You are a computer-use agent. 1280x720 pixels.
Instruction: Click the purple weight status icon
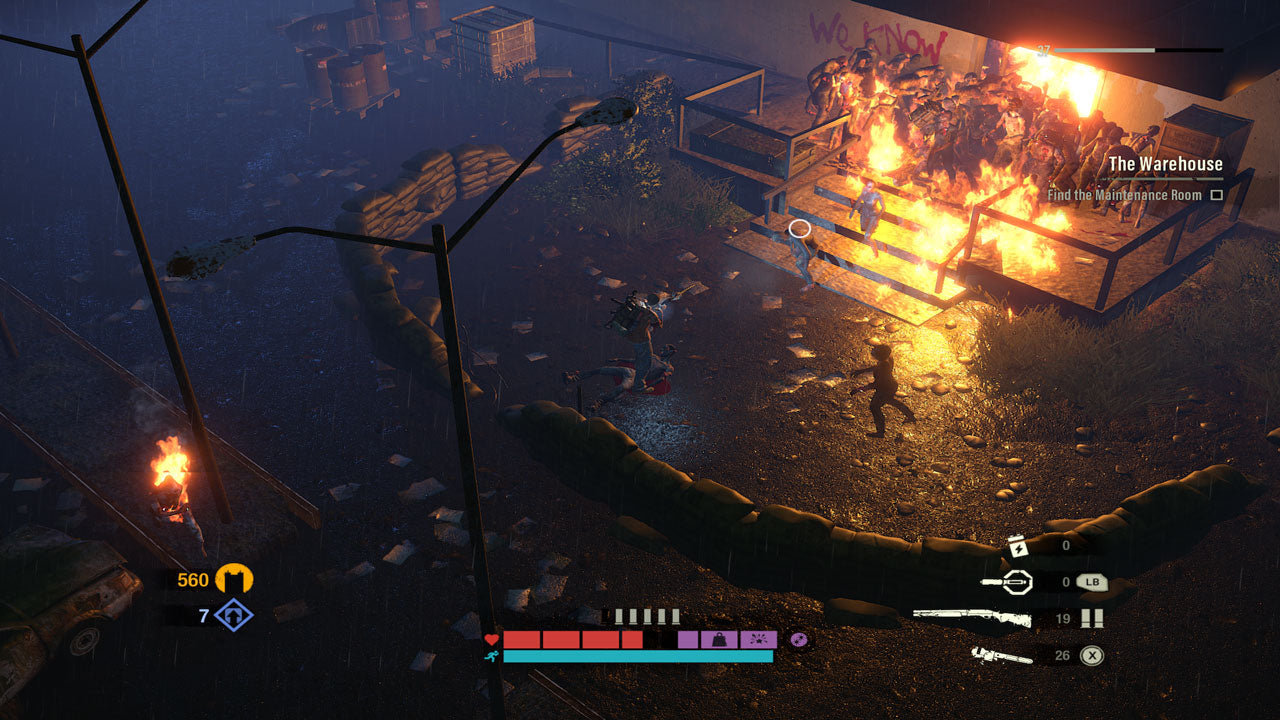(719, 639)
